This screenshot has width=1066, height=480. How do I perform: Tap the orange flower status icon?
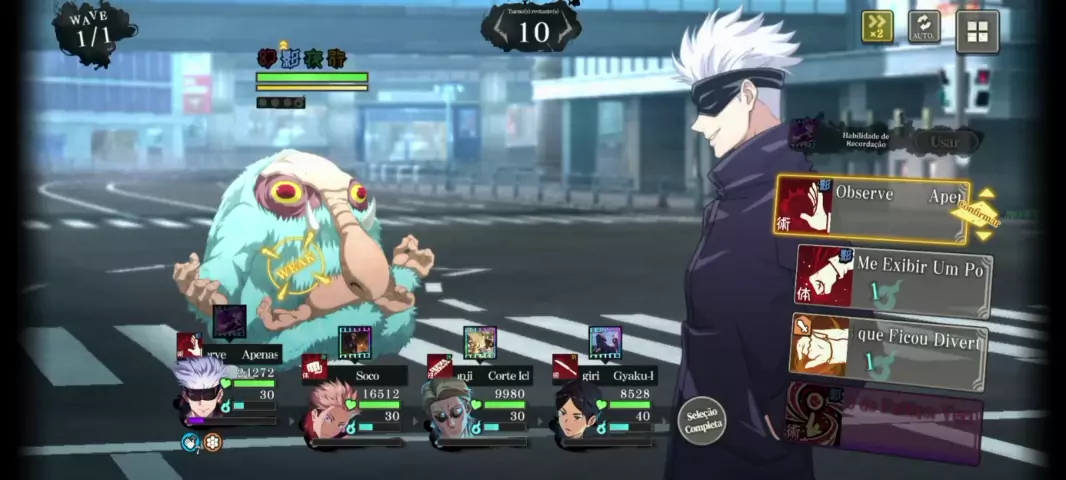pos(212,441)
